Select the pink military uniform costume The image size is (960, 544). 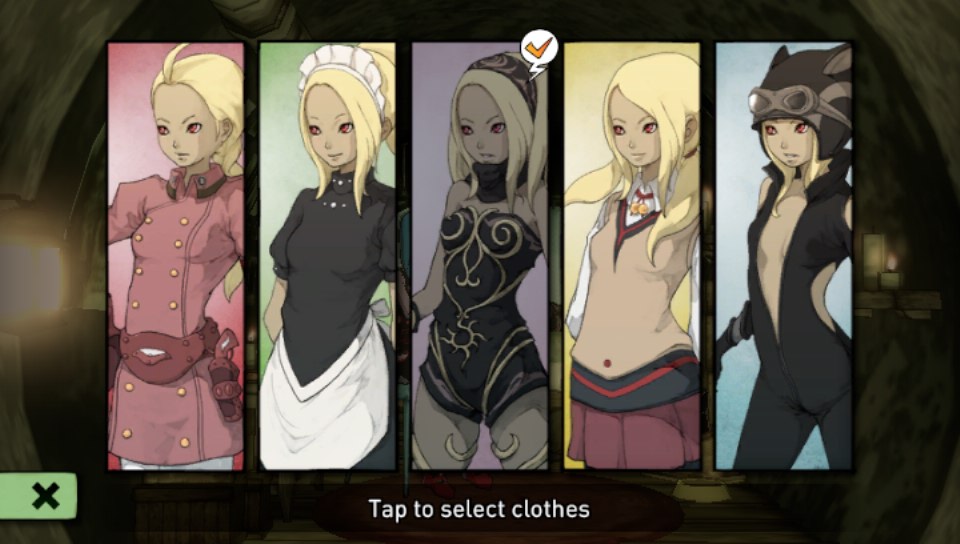(x=176, y=256)
